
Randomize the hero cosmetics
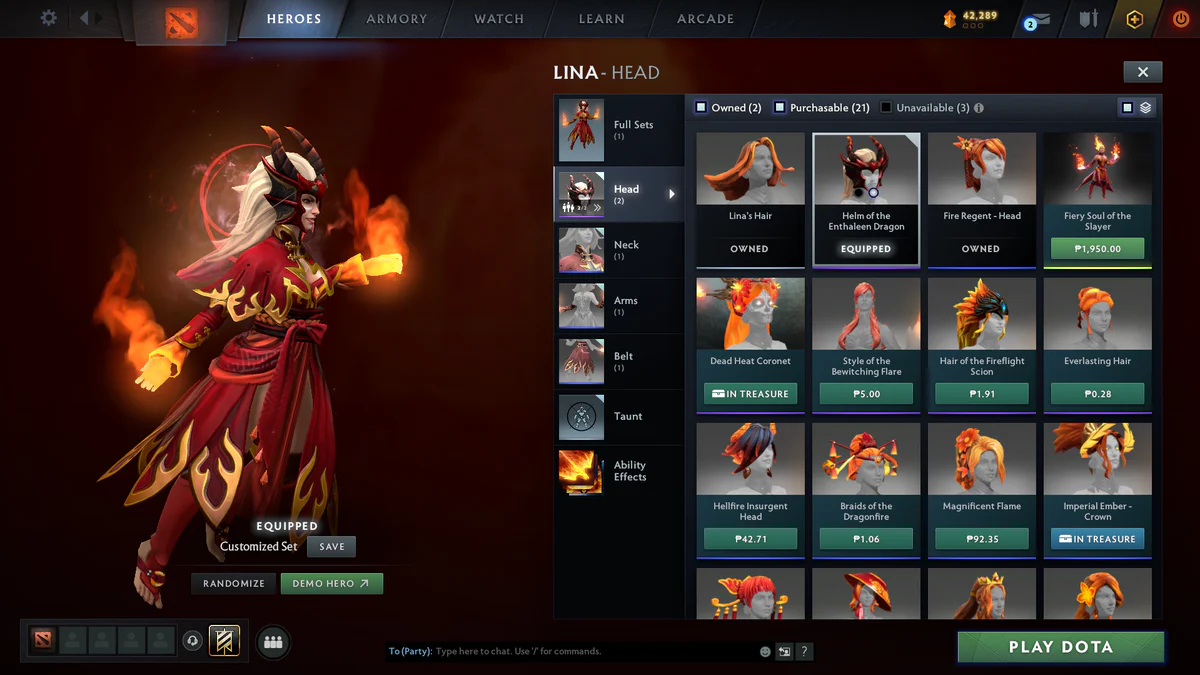[234, 583]
